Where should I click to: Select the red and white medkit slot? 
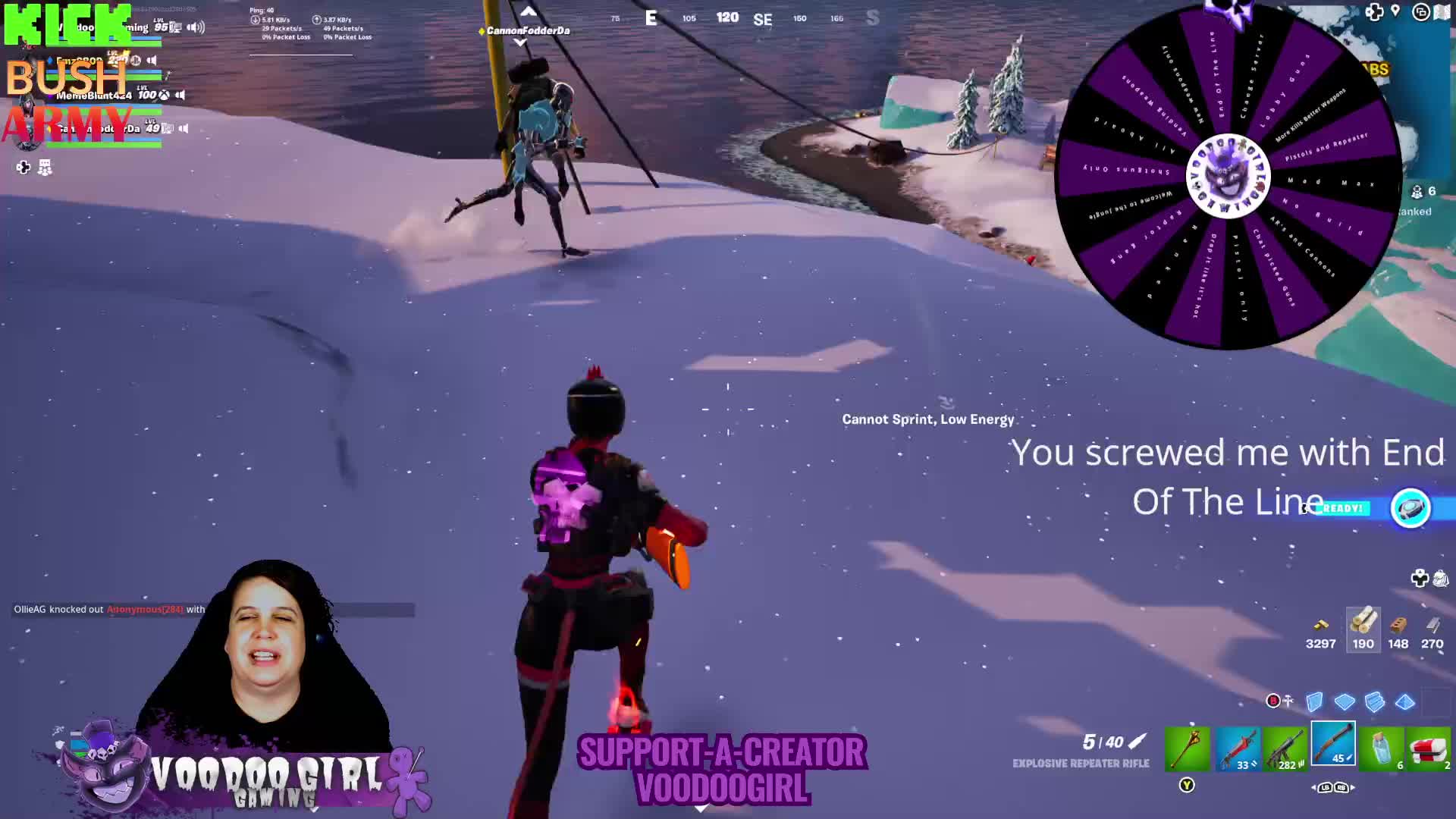1429,748
